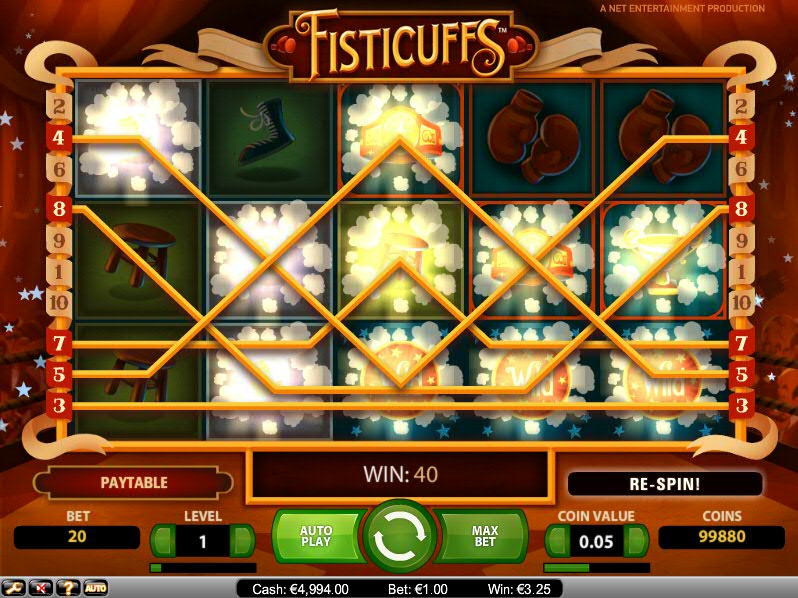
Task: Choose bet line 3 on the right
Action: click(x=741, y=405)
